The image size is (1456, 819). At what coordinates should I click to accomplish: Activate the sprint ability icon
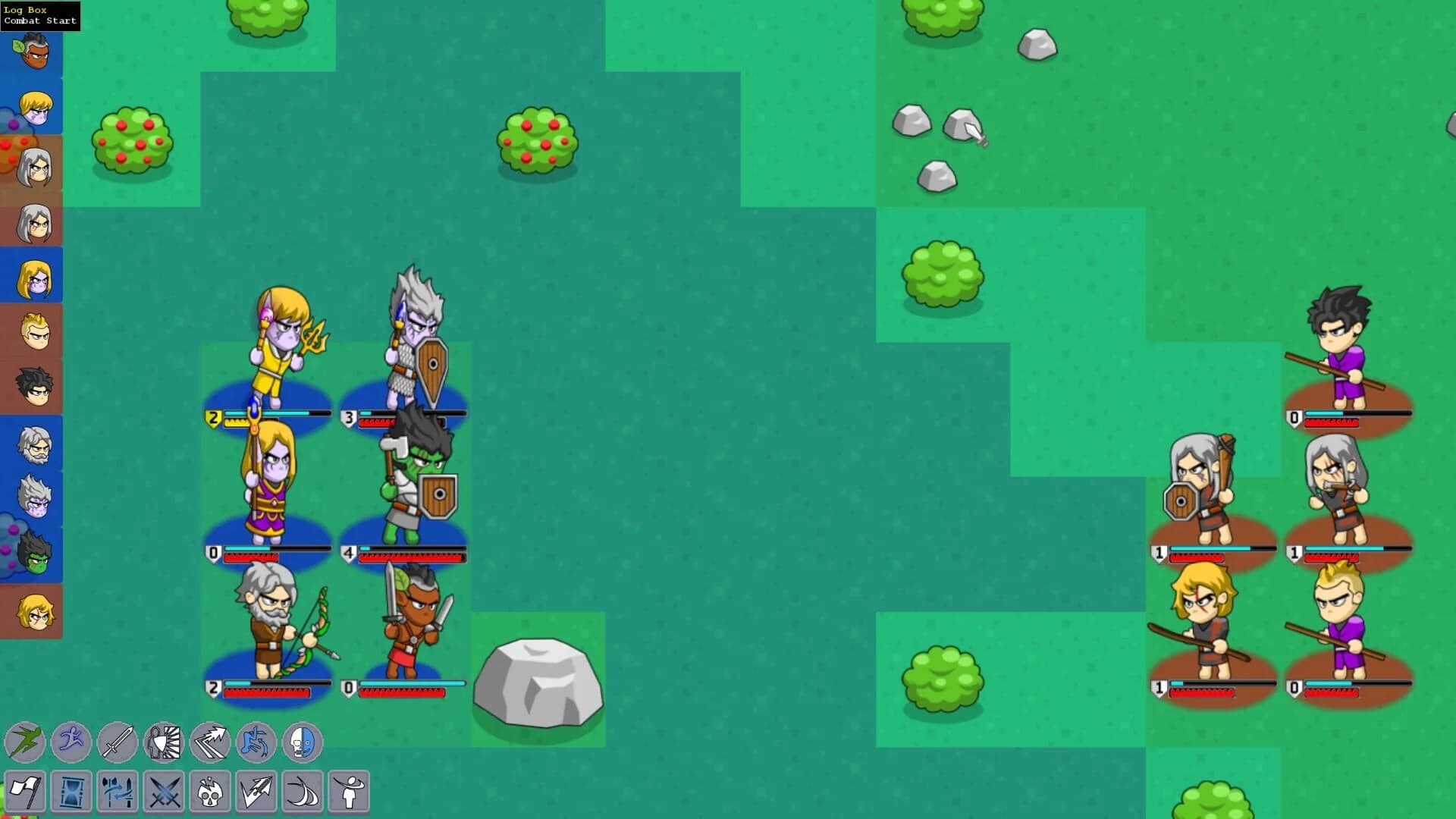click(x=71, y=742)
